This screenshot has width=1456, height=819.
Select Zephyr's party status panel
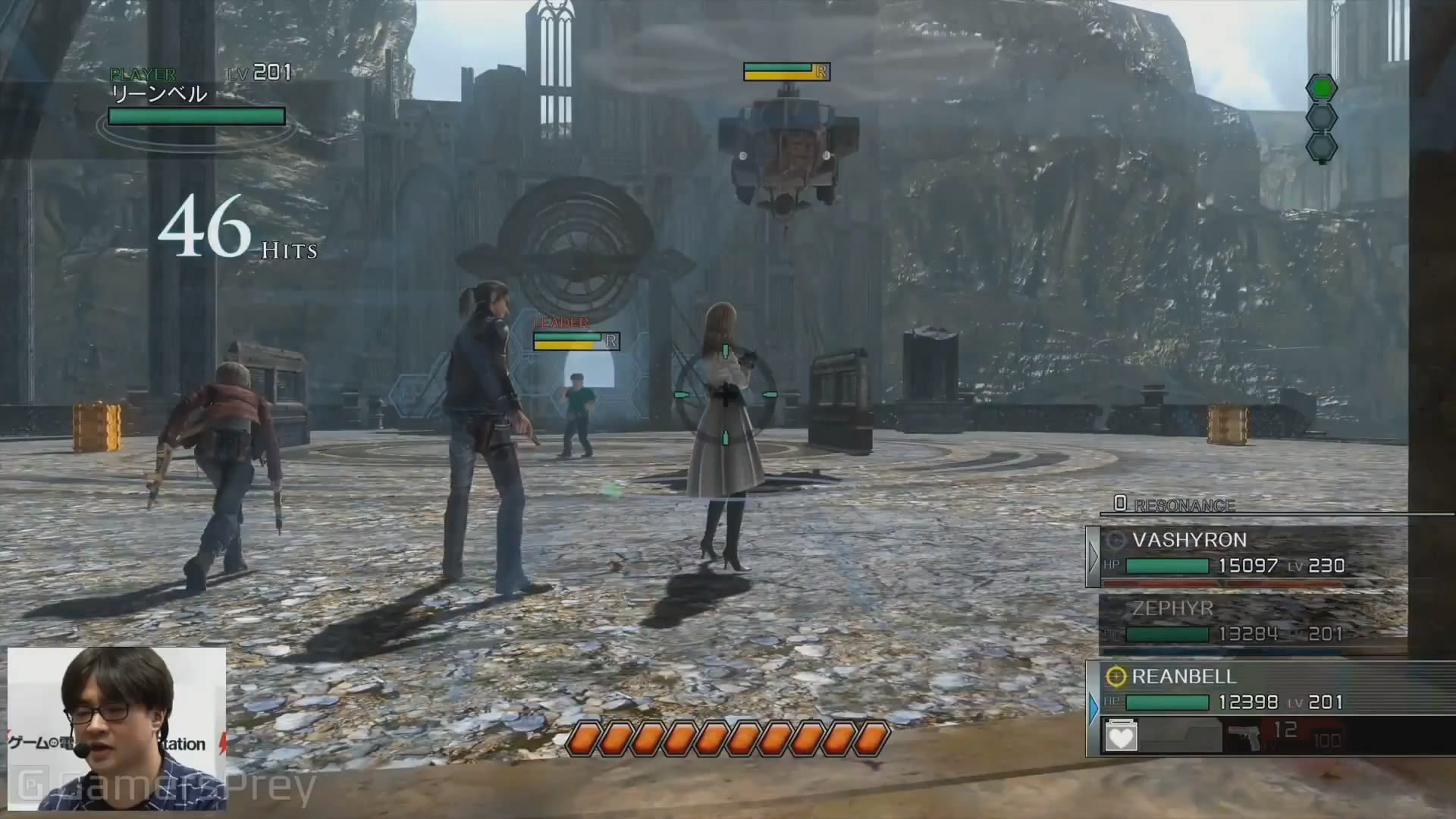(1251, 622)
